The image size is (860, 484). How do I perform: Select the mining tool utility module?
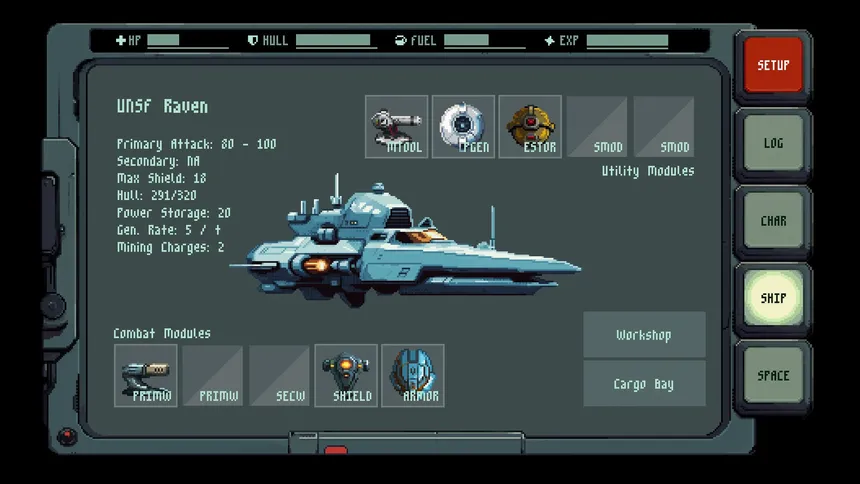[x=397, y=127]
